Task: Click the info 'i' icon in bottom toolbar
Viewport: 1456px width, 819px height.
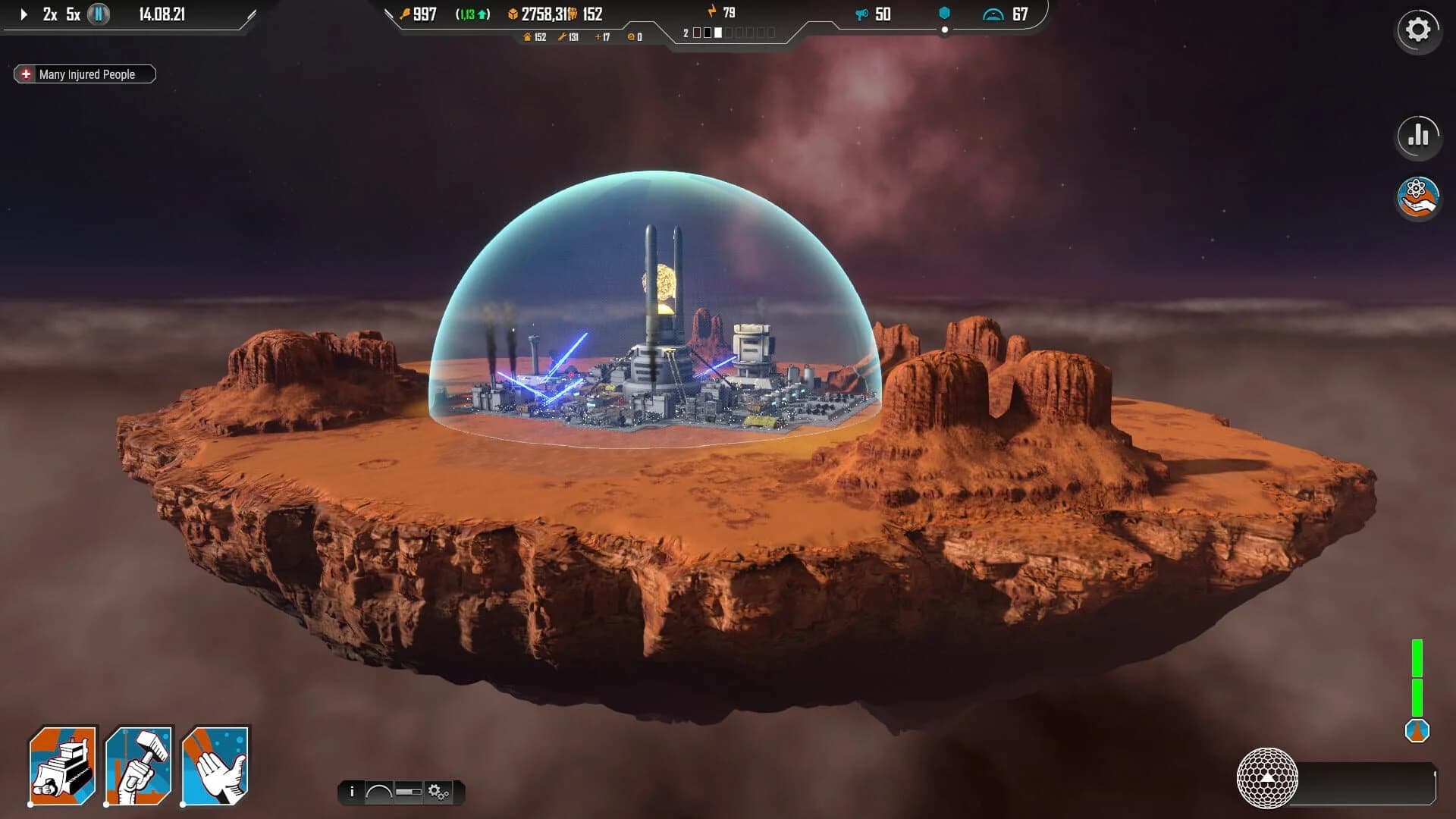Action: (353, 792)
